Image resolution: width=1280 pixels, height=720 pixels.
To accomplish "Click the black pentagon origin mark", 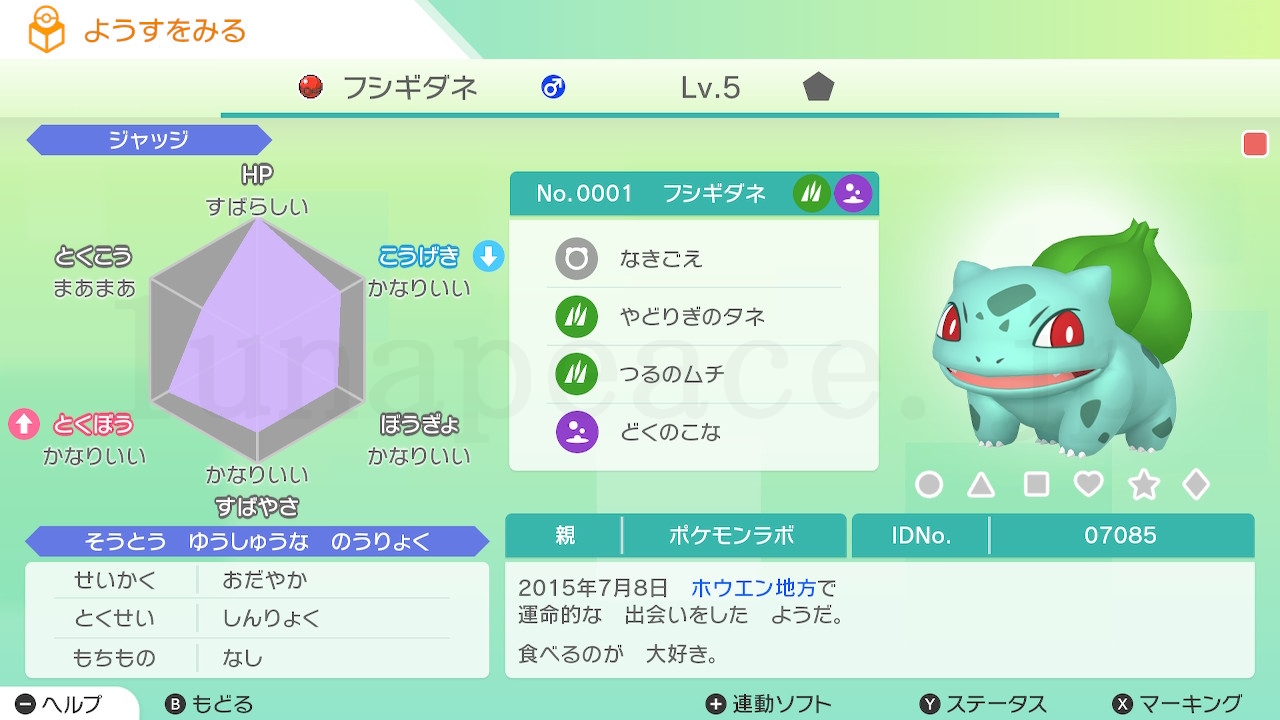I will 819,88.
